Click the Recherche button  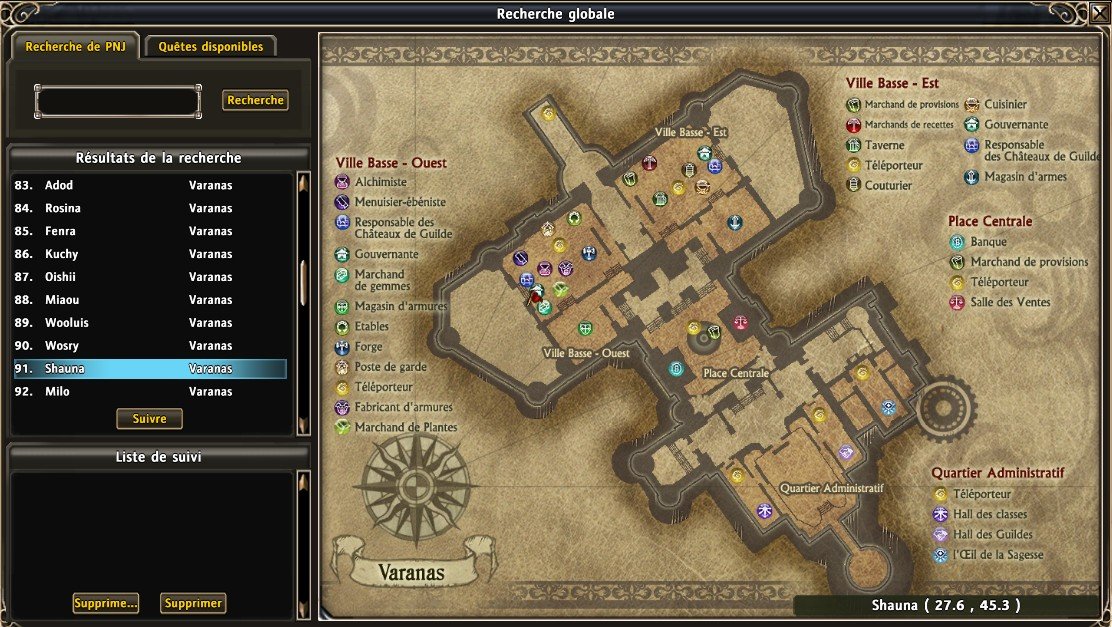point(255,100)
